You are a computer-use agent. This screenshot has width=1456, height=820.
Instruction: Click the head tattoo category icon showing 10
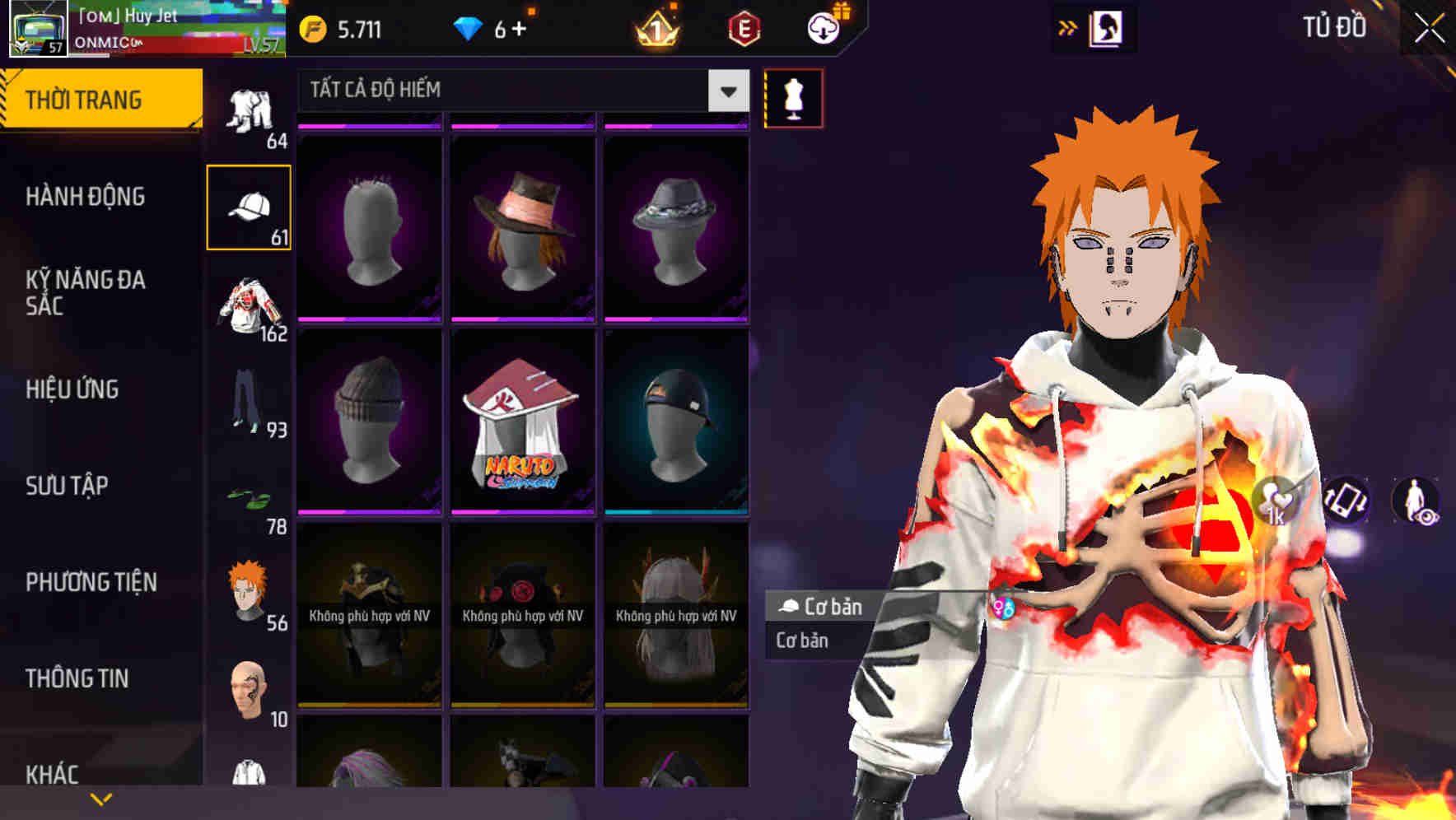(250, 686)
